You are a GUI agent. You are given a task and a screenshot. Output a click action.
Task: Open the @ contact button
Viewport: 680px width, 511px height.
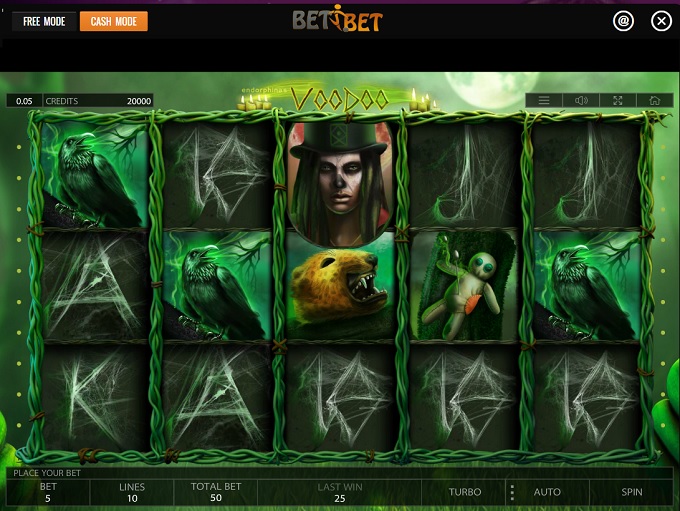click(623, 21)
